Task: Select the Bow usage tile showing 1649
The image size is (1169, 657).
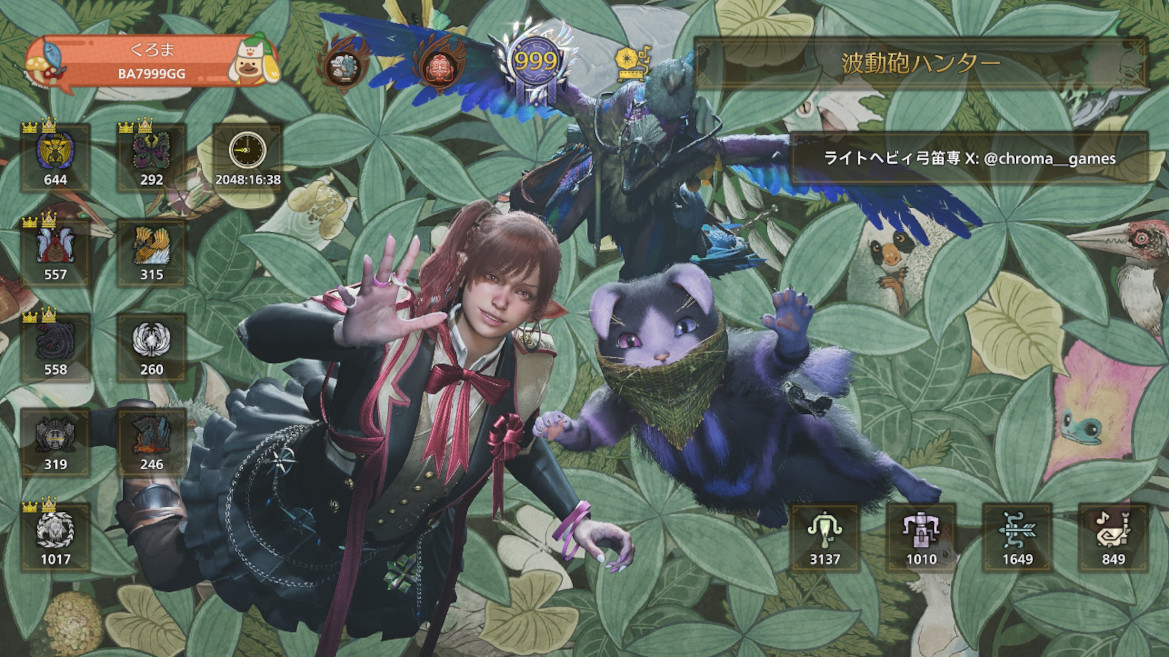Action: [1017, 537]
